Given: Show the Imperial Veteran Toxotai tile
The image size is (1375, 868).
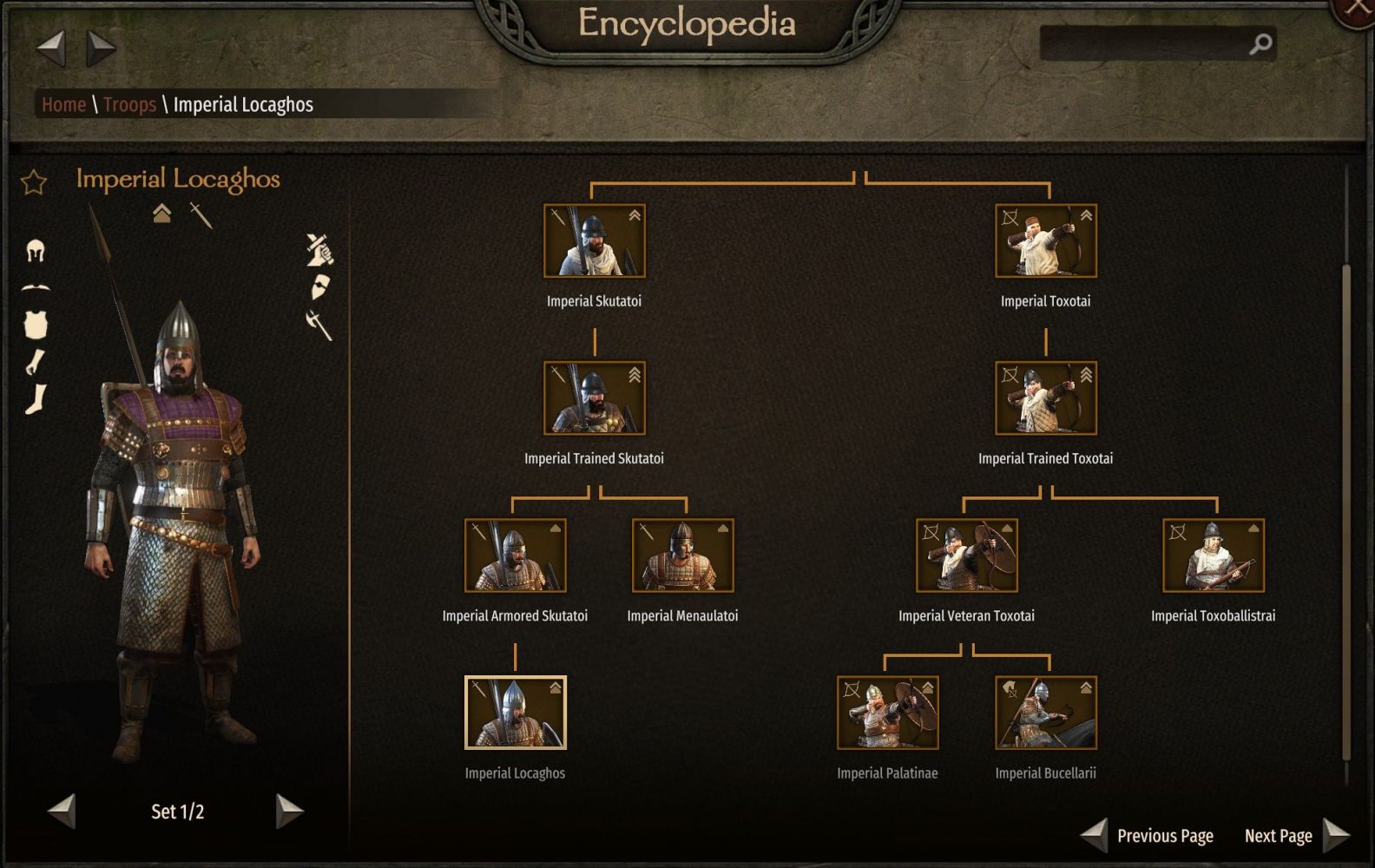Looking at the screenshot, I should (966, 556).
